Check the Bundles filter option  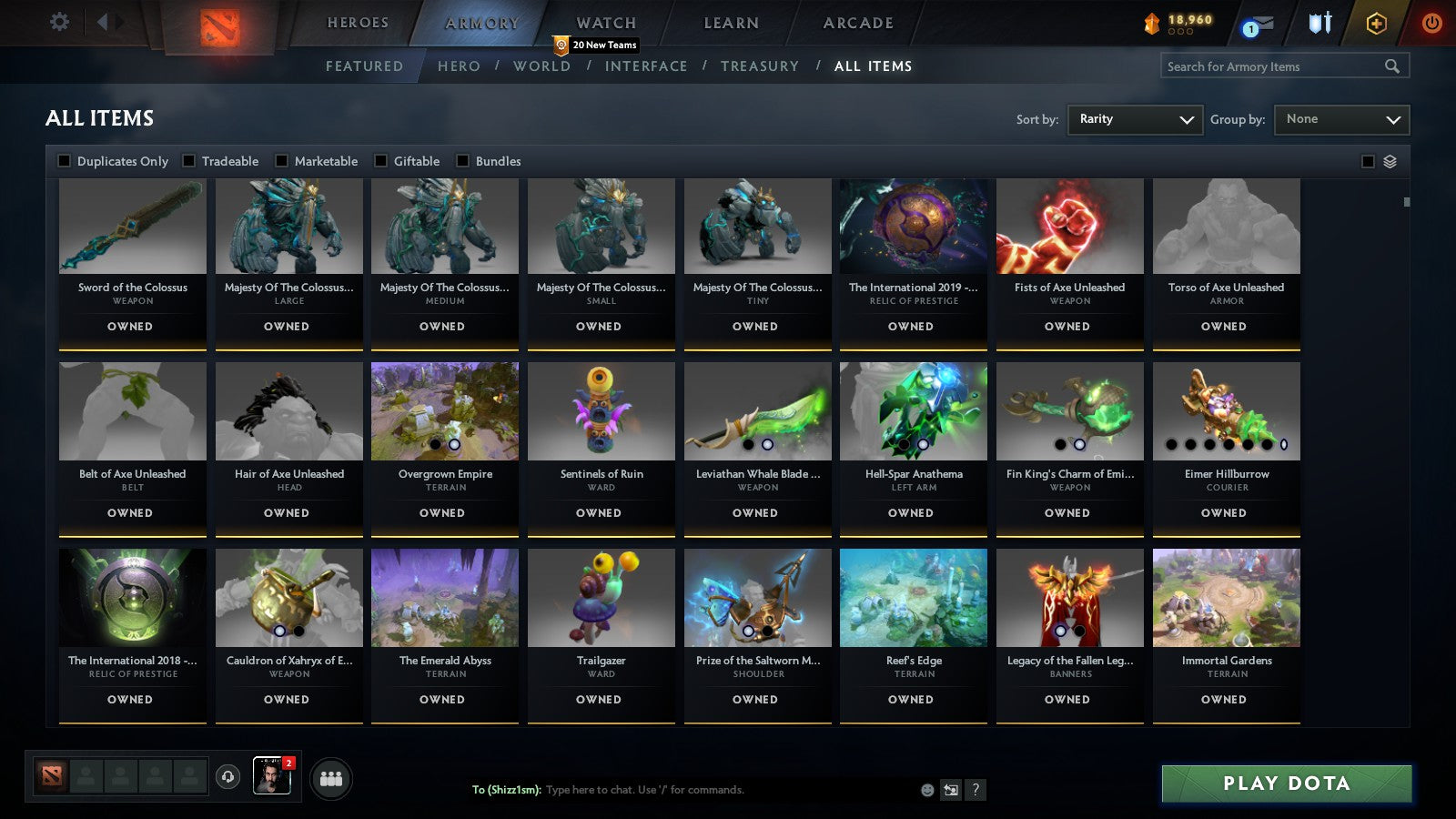(465, 160)
